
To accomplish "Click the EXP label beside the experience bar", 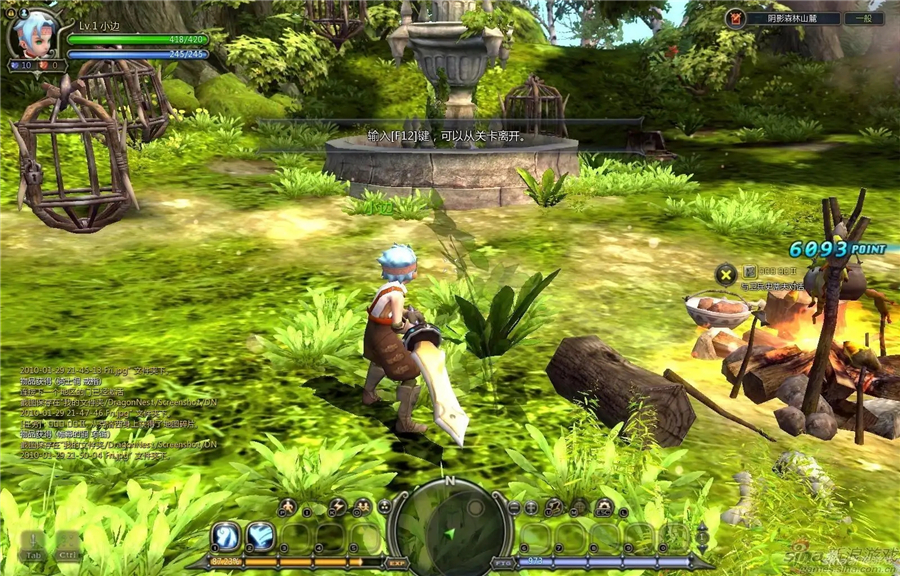I will [x=397, y=563].
